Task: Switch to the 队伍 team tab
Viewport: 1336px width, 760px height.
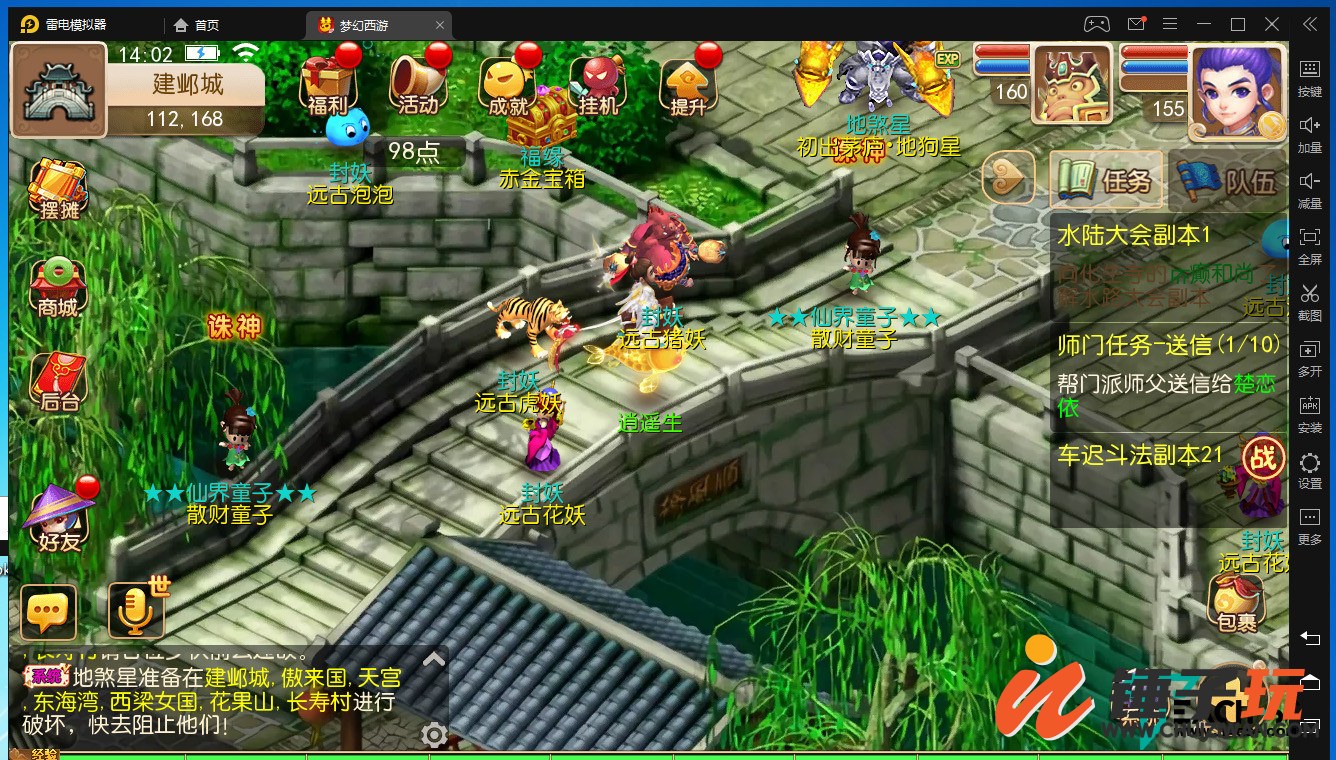Action: pyautogui.click(x=1230, y=180)
